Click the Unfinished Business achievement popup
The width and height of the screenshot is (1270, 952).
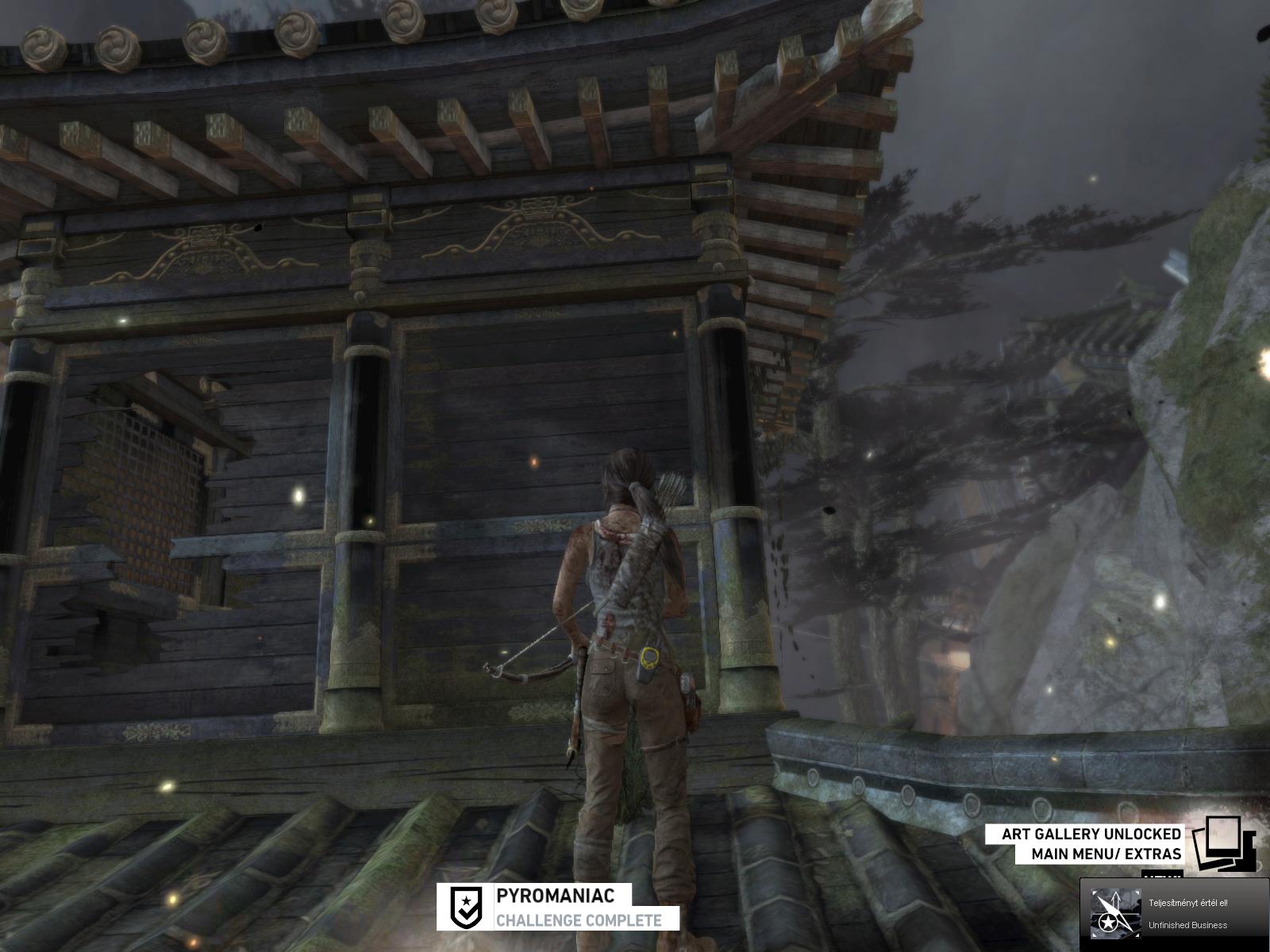pyautogui.click(x=1174, y=914)
